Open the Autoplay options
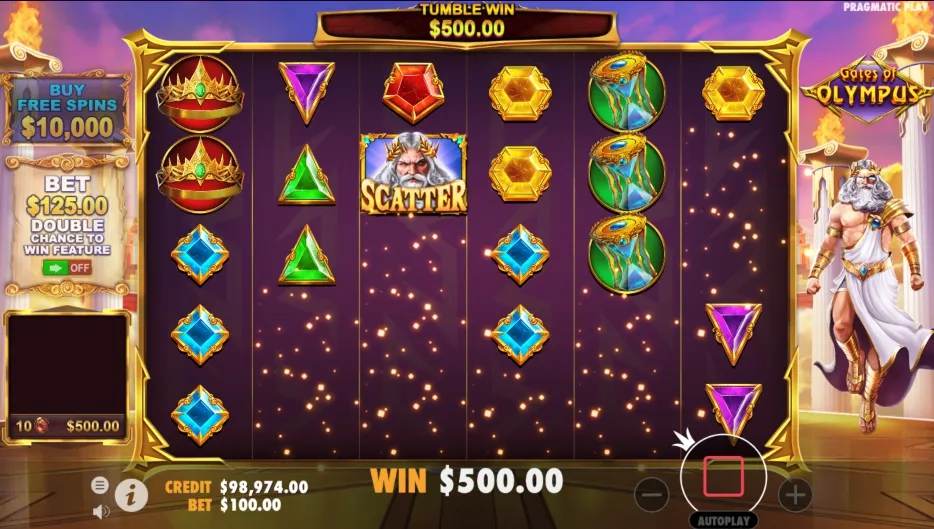The height and width of the screenshot is (529, 934). click(x=723, y=521)
